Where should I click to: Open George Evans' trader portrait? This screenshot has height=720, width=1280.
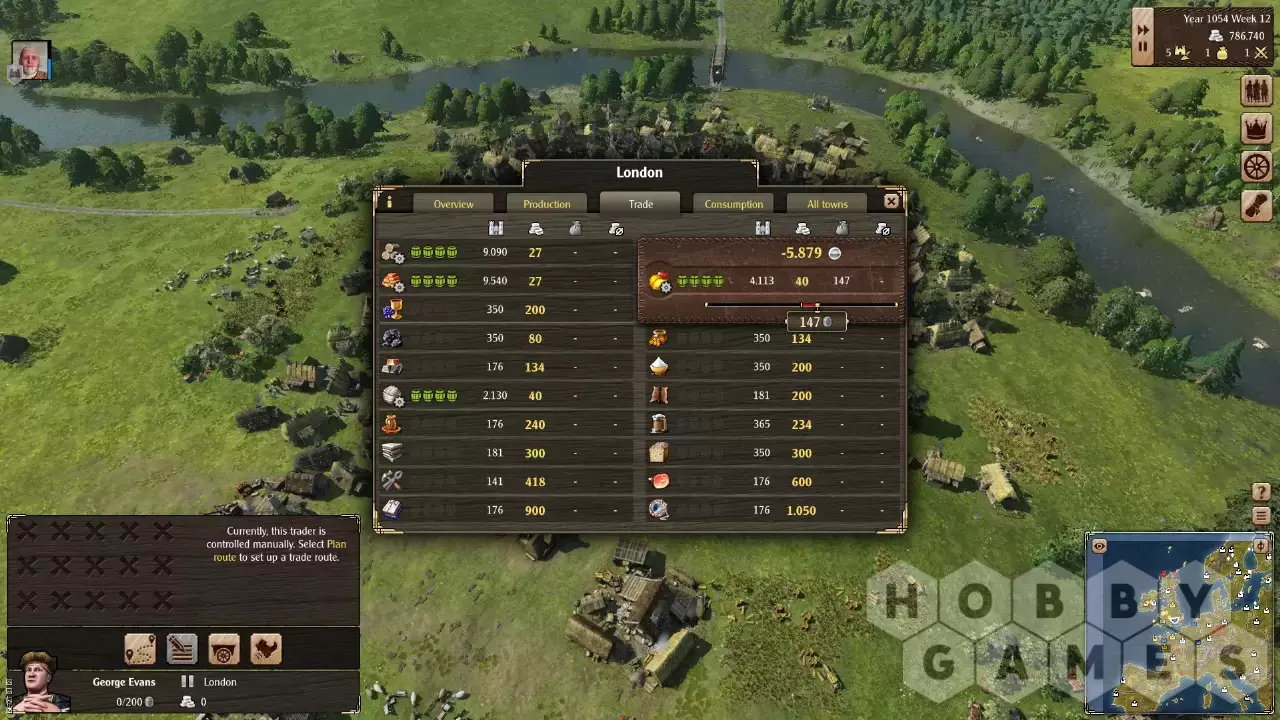click(x=38, y=684)
